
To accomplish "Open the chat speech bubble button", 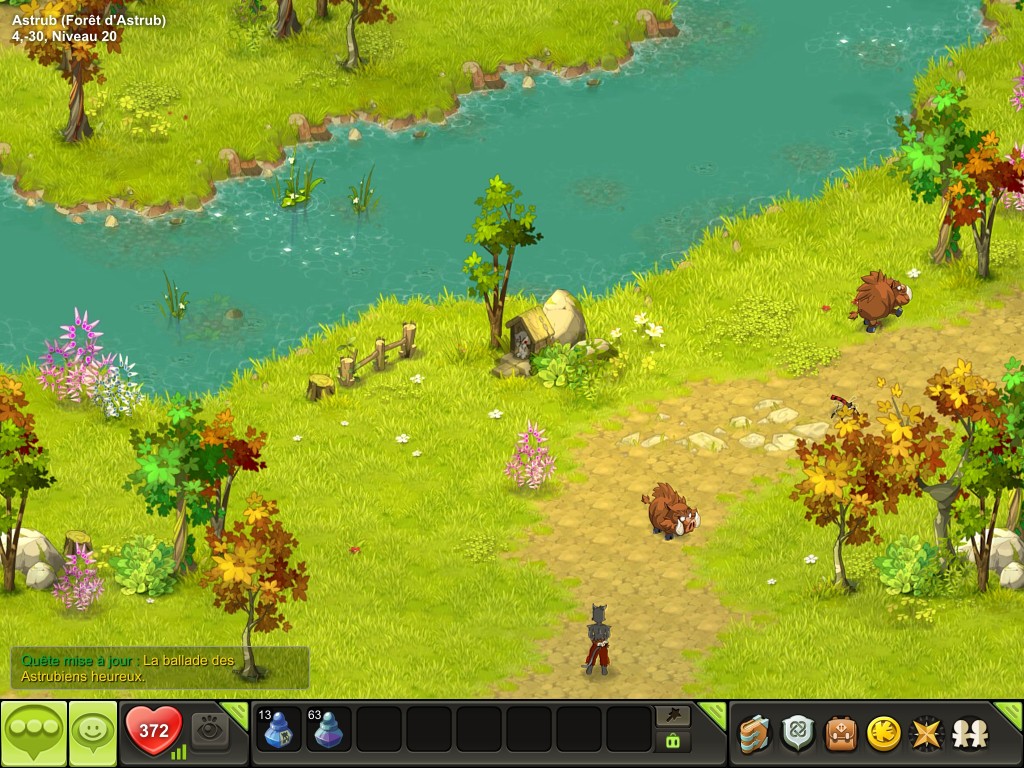I will click(33, 733).
